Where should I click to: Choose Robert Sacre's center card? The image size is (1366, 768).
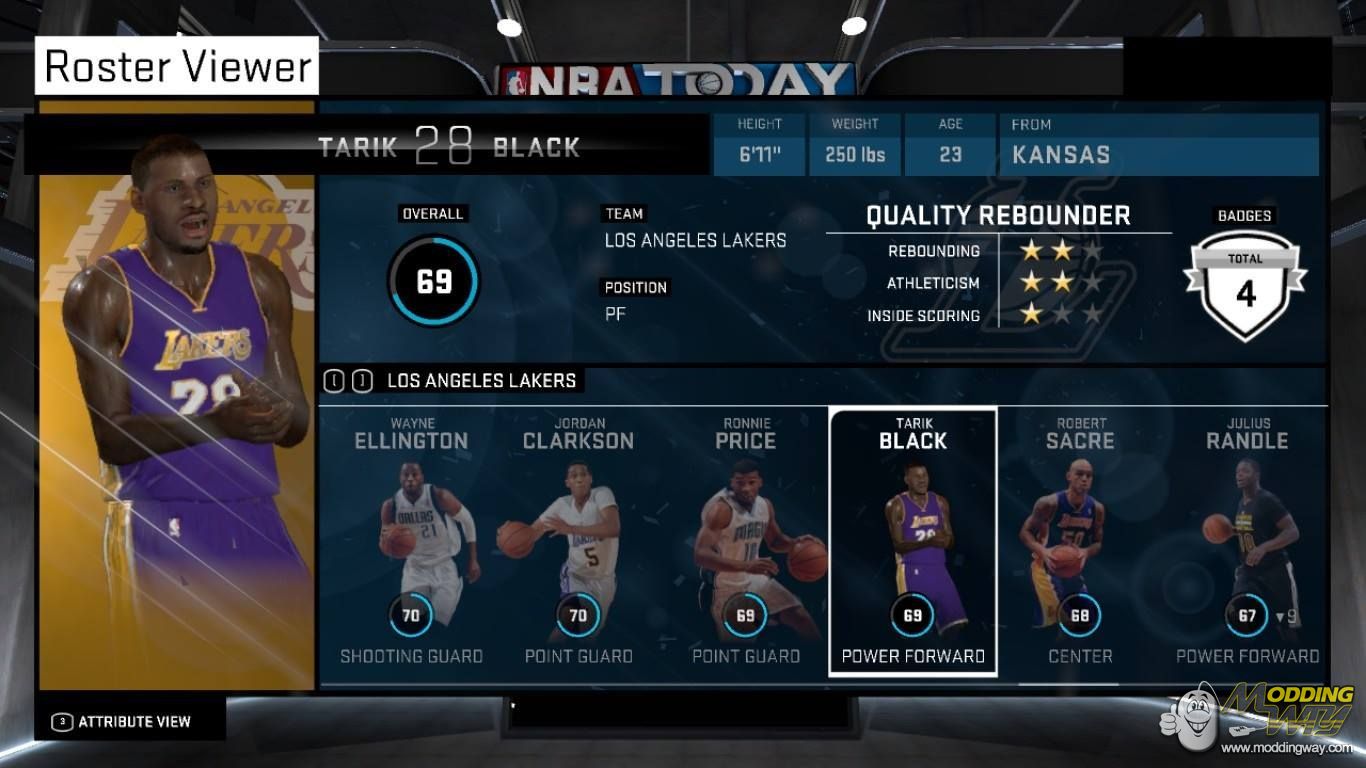click(x=1079, y=540)
